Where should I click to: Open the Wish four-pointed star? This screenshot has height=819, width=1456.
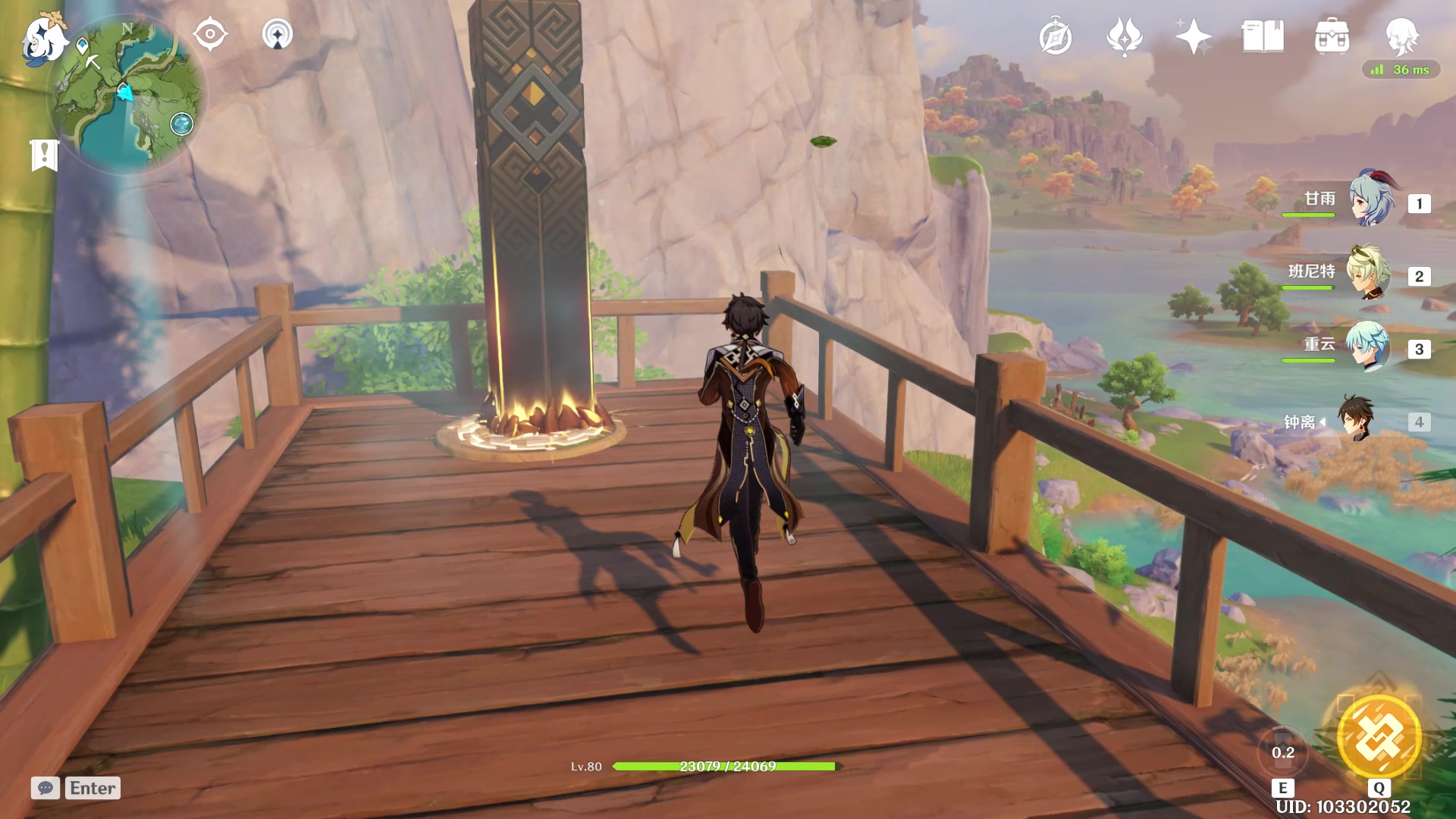(1194, 36)
